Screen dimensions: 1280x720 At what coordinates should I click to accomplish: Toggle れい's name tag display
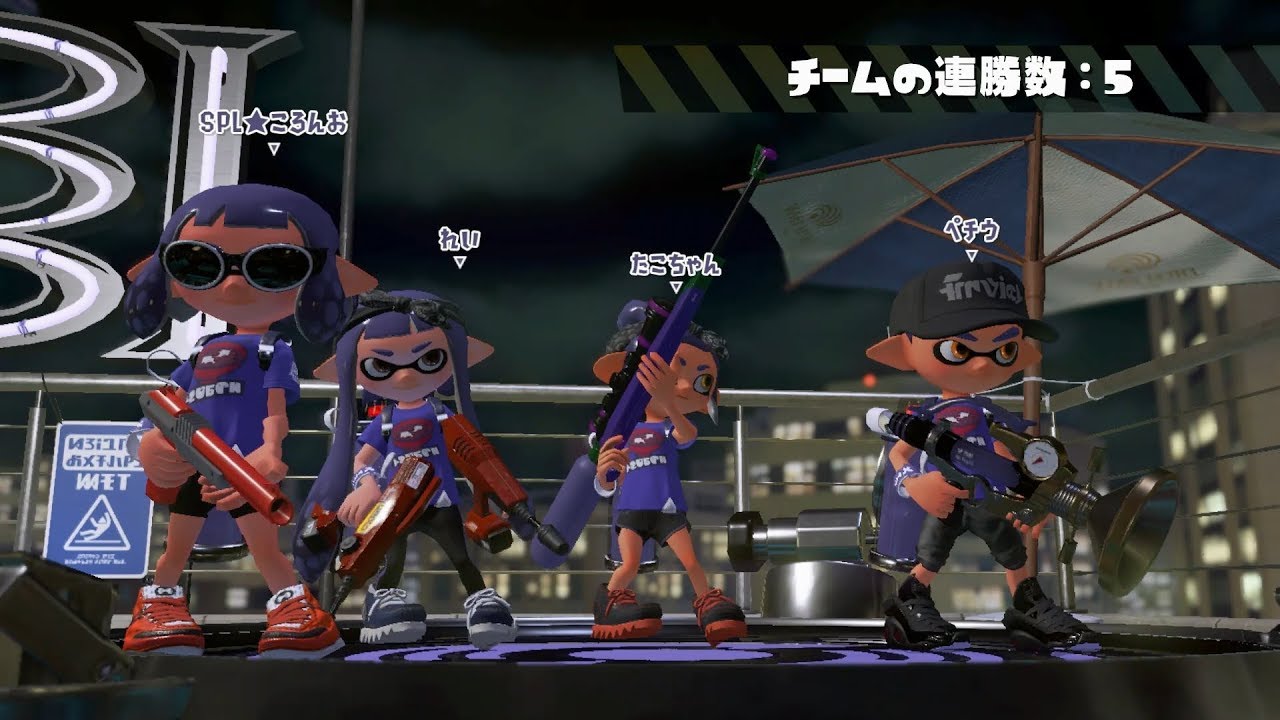461,239
